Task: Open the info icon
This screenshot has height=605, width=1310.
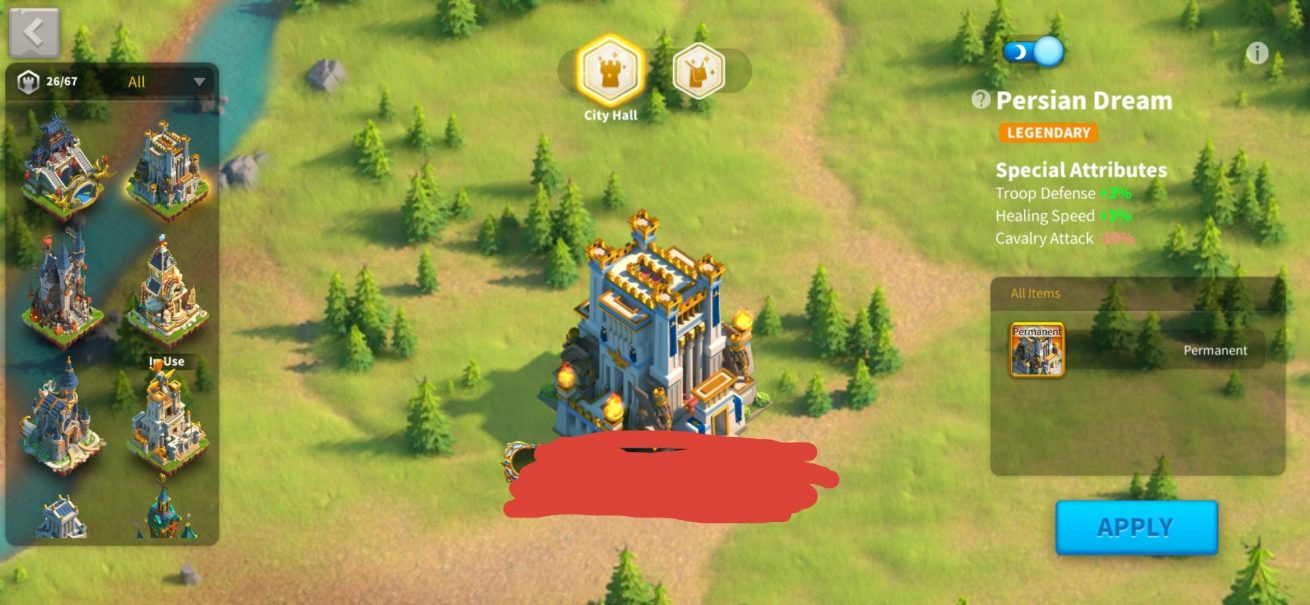Action: [x=1257, y=53]
